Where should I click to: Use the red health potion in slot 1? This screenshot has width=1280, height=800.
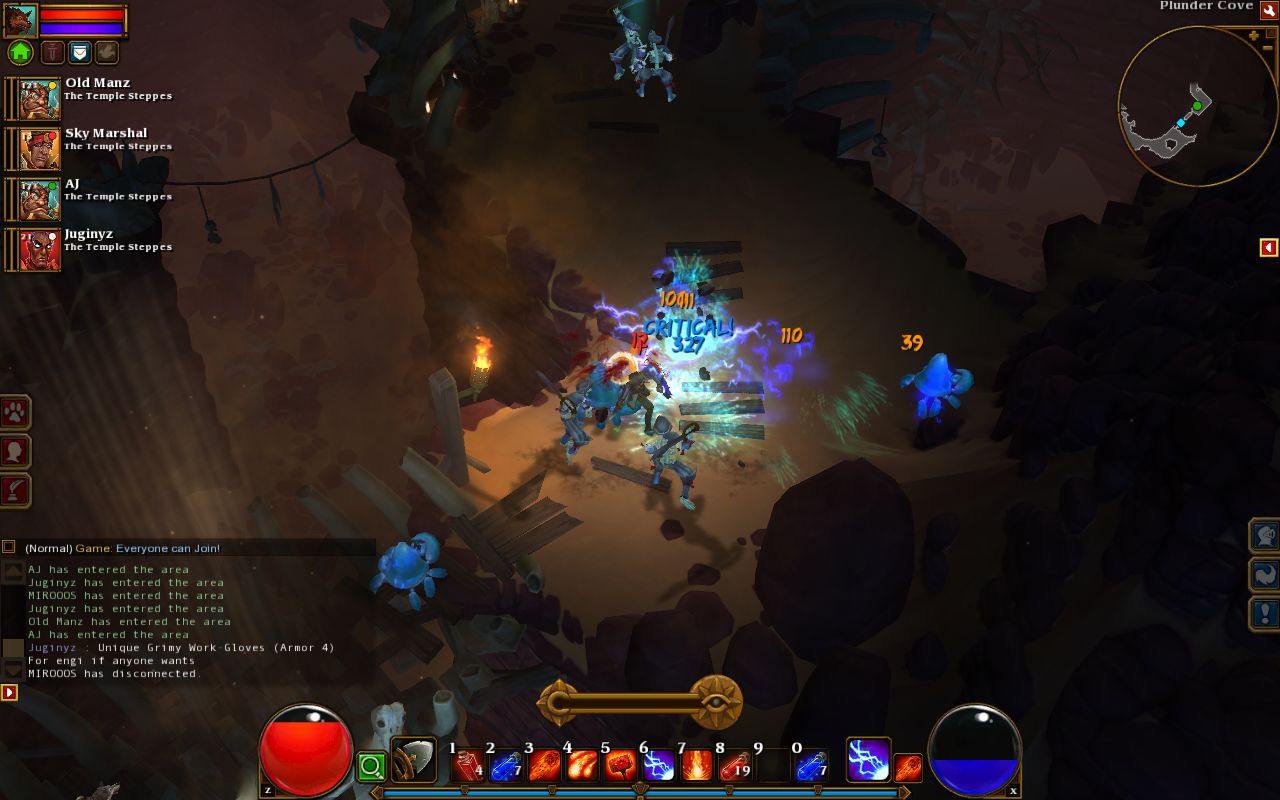(467, 766)
